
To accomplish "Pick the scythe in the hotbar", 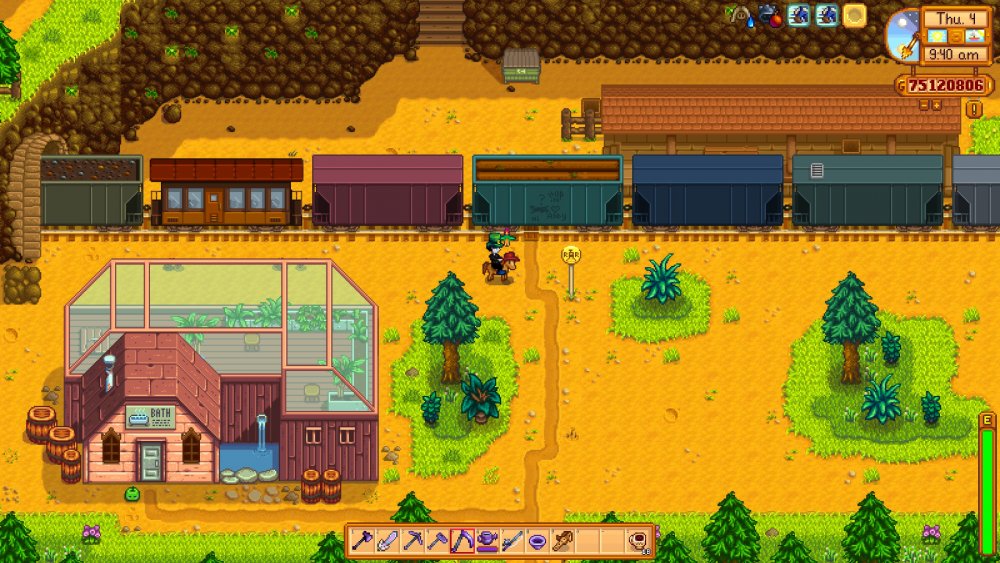I will pos(461,541).
